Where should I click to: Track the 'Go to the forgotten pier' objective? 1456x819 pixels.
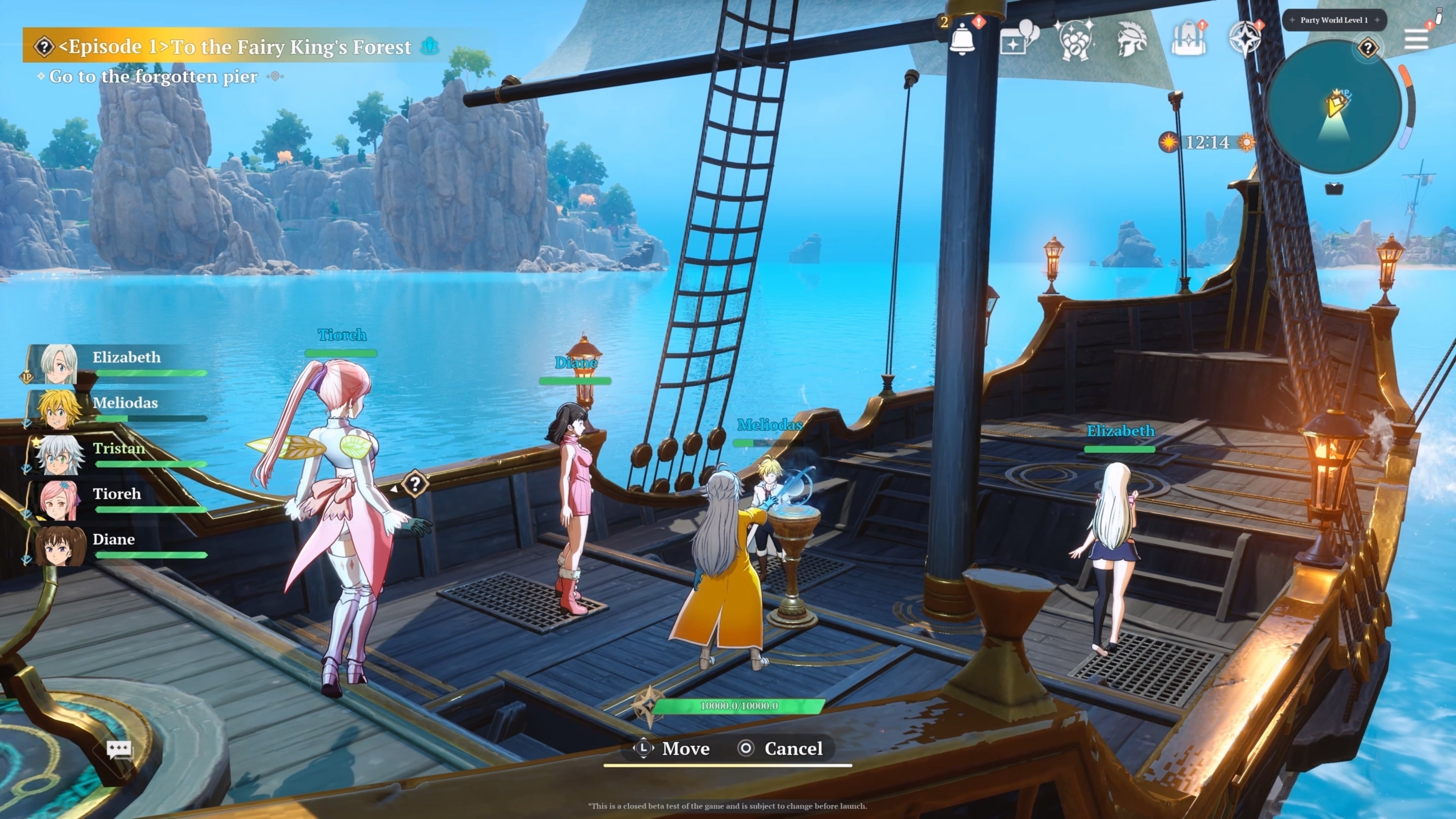click(x=152, y=76)
